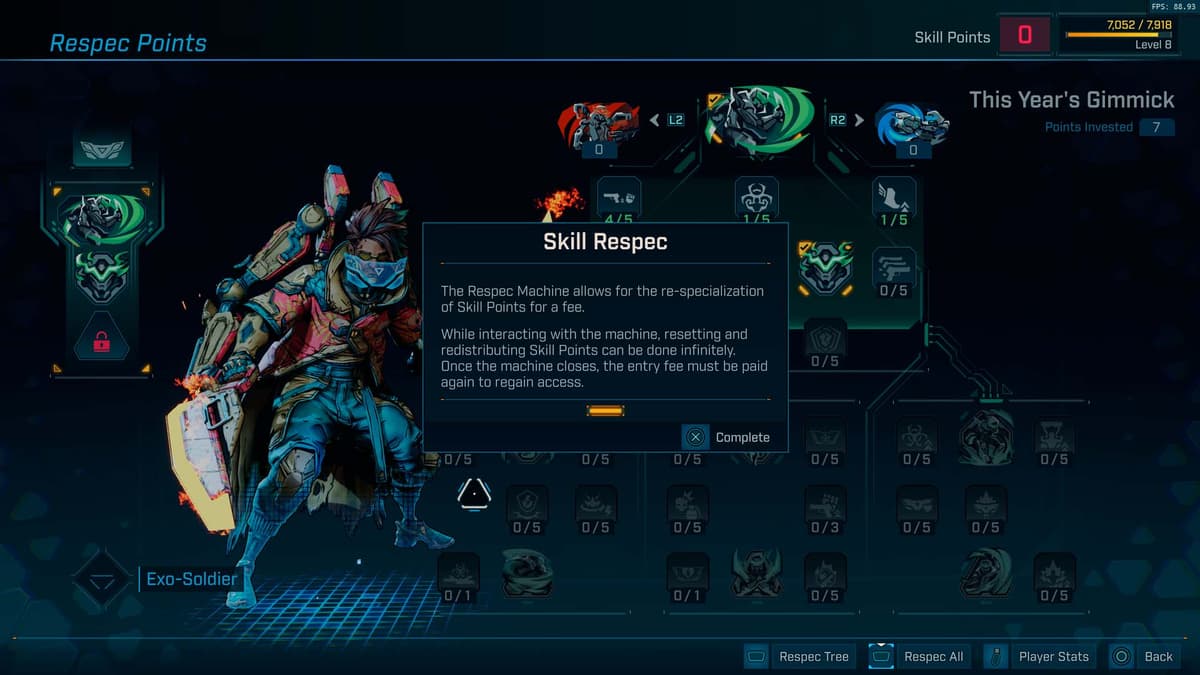Screen dimensions: 1200x675
Task: Select the pistol-and-fist skill with 4/5 points
Action: point(619,198)
